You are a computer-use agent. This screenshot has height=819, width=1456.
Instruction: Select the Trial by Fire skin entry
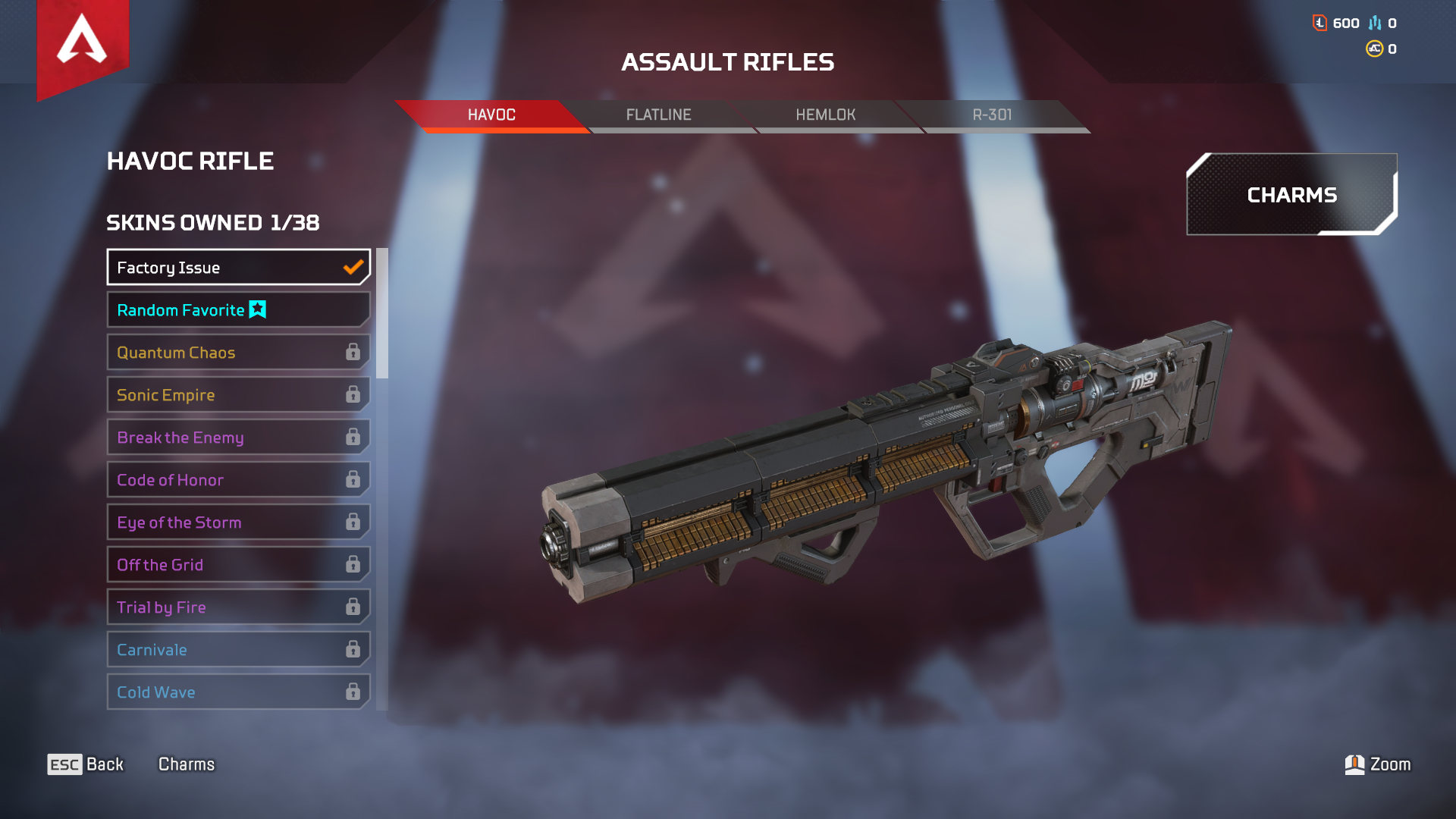[x=227, y=607]
